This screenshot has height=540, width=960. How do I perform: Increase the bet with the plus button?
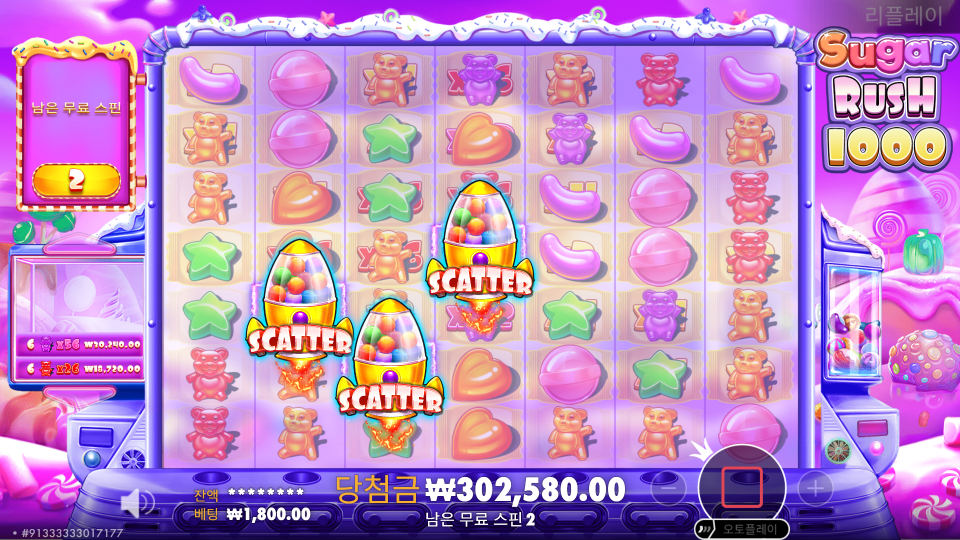coord(816,488)
